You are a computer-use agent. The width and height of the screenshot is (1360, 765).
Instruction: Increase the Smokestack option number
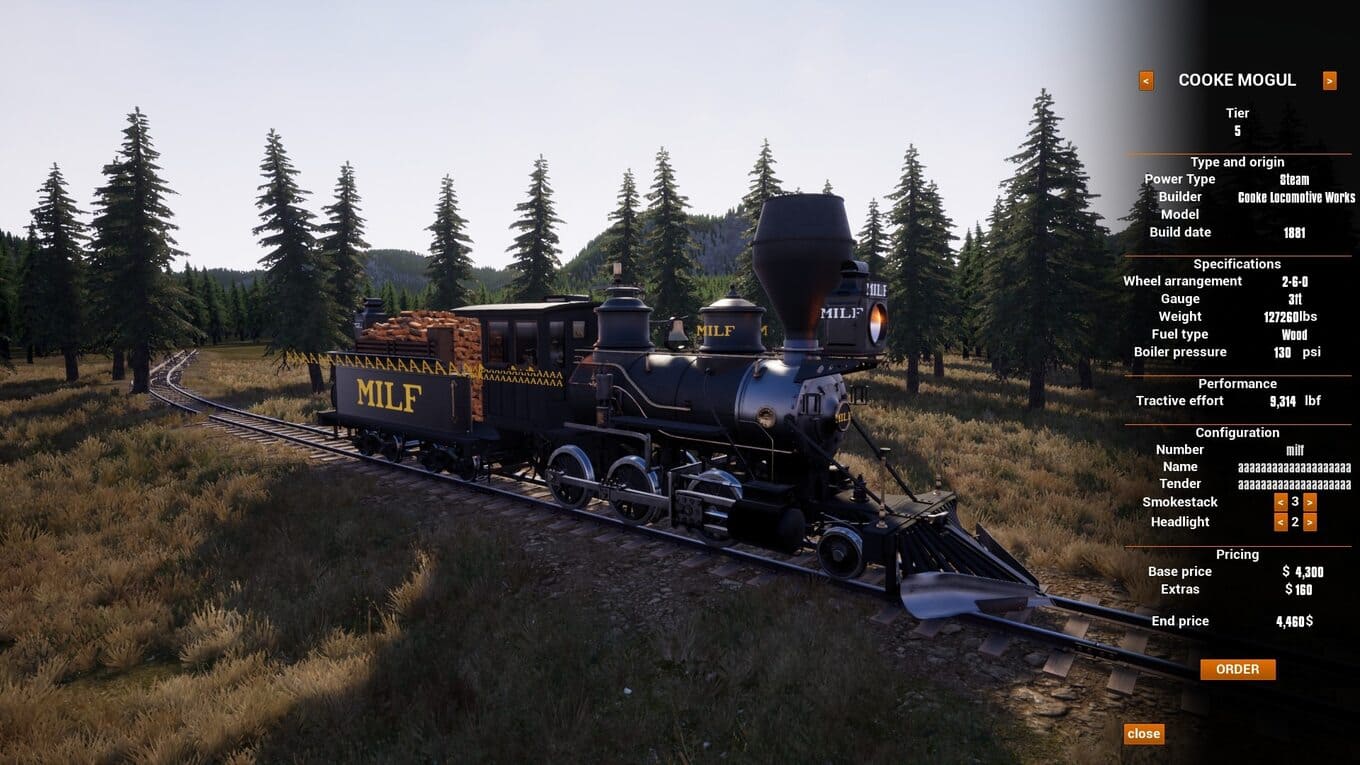[x=1310, y=502]
